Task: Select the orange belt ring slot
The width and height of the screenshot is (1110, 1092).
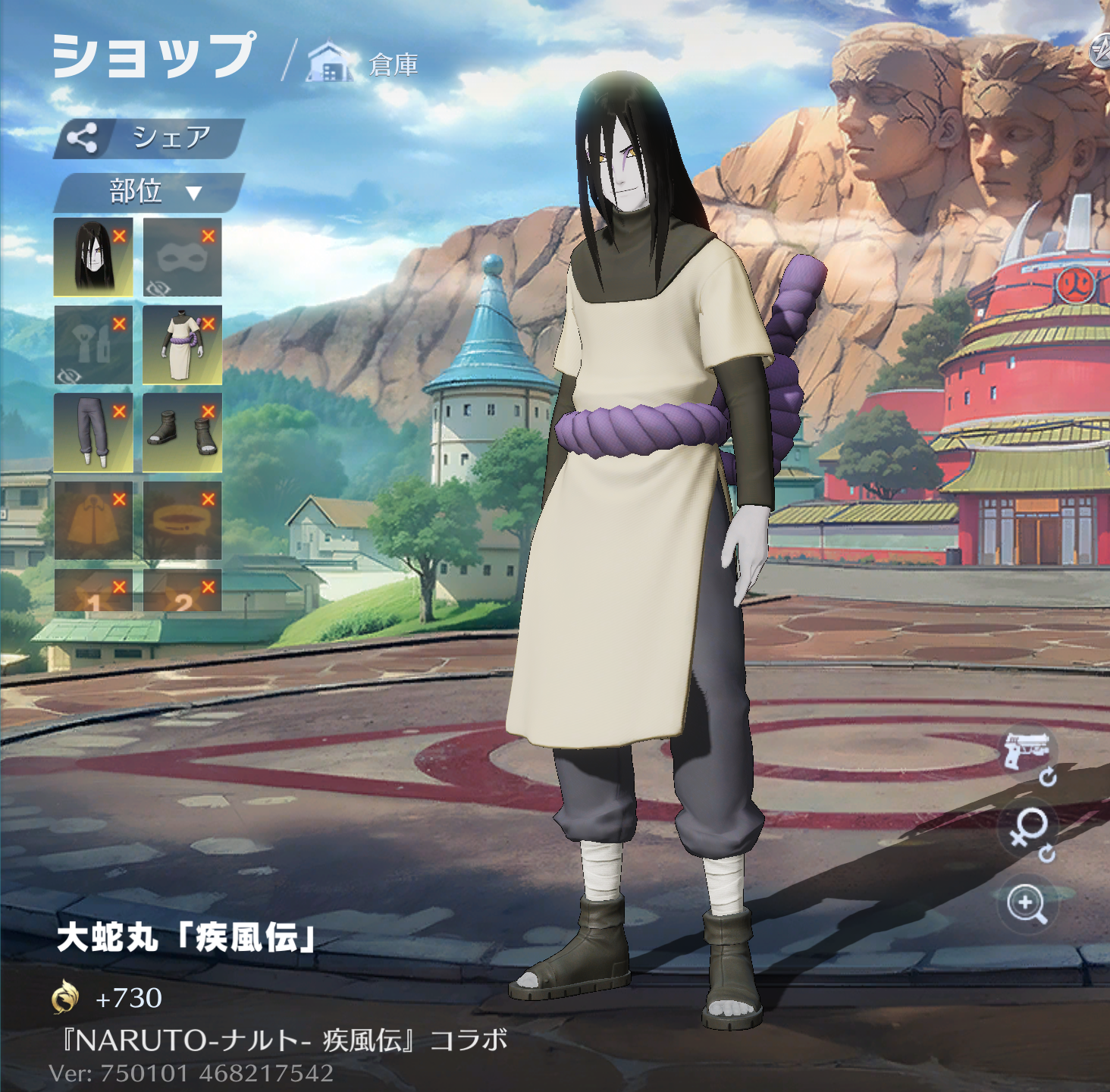Action: pyautogui.click(x=182, y=520)
